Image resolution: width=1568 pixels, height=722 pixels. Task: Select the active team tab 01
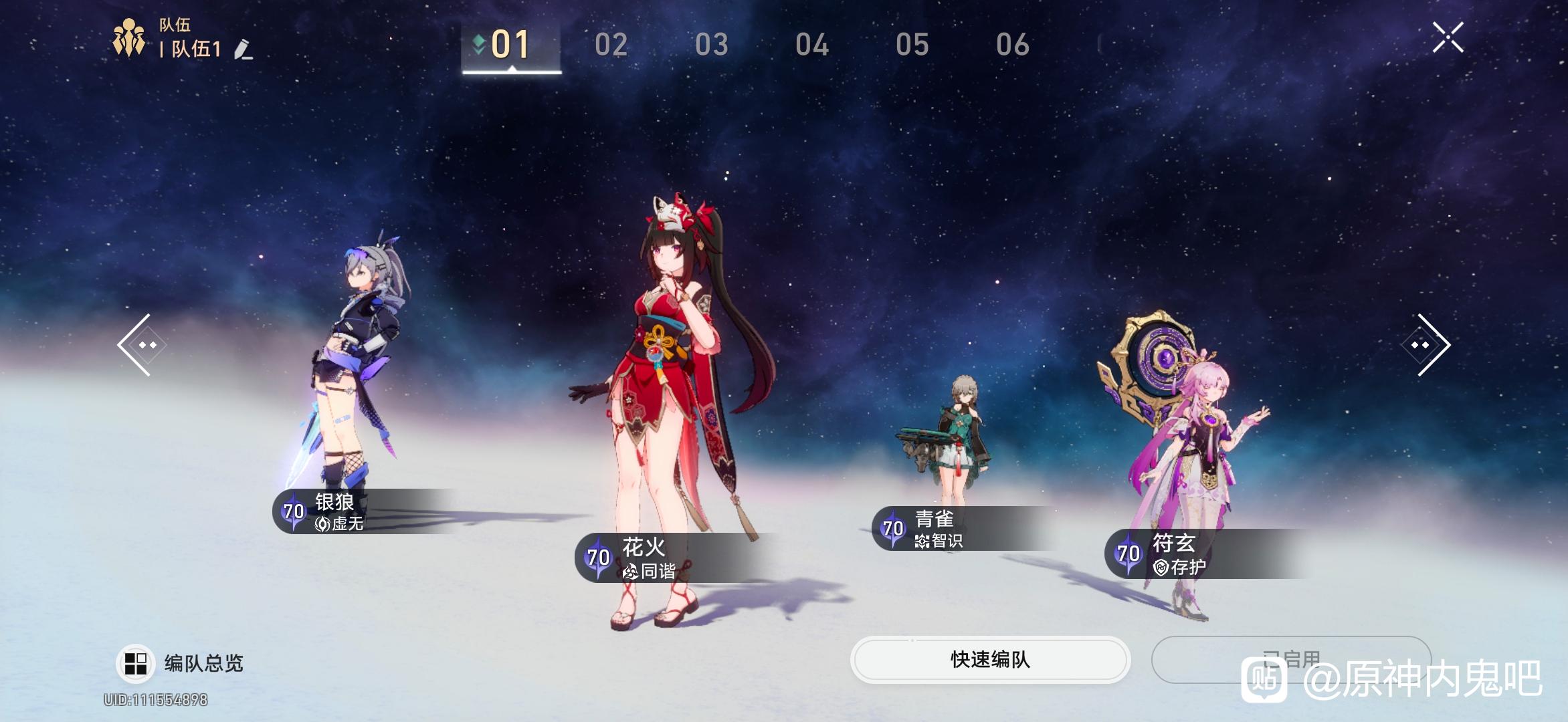tap(510, 45)
